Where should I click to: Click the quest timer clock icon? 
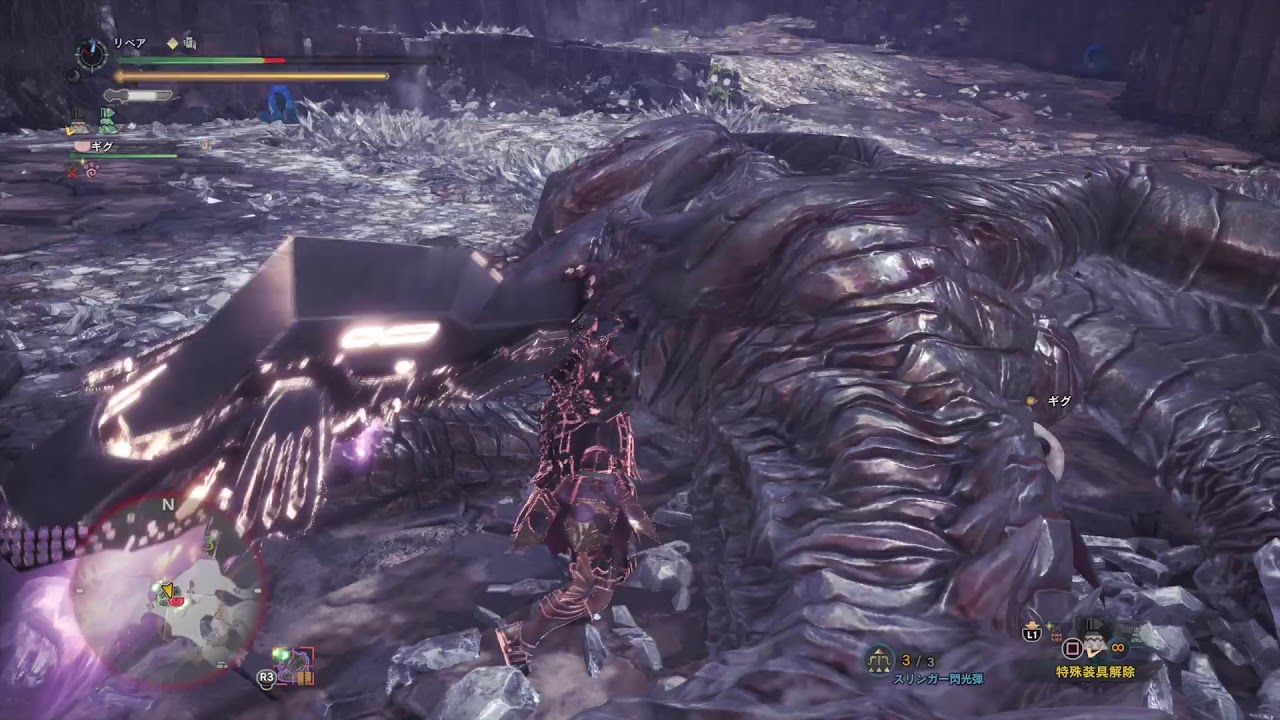click(92, 54)
